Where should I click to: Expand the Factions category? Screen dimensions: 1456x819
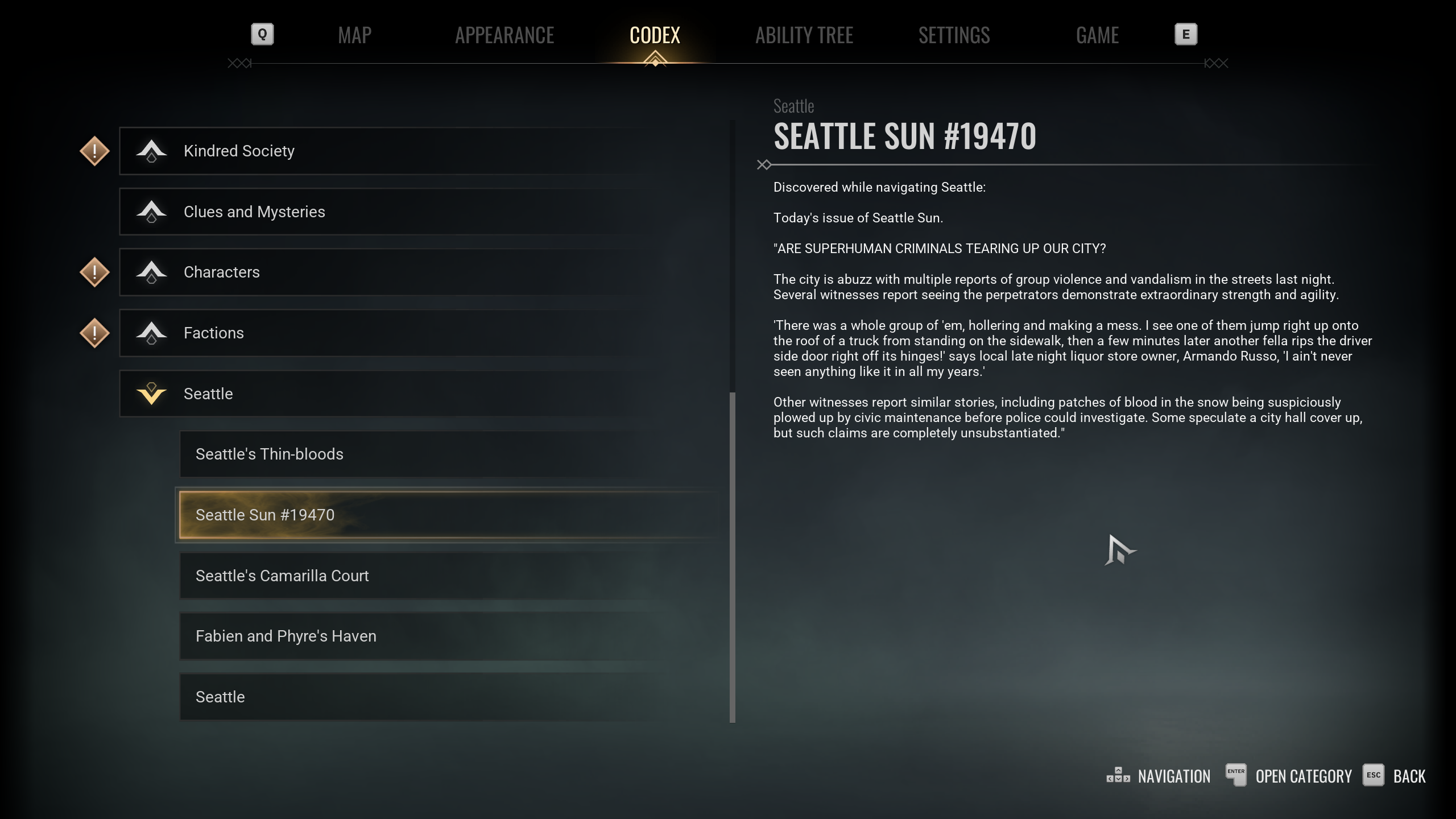pos(398,333)
